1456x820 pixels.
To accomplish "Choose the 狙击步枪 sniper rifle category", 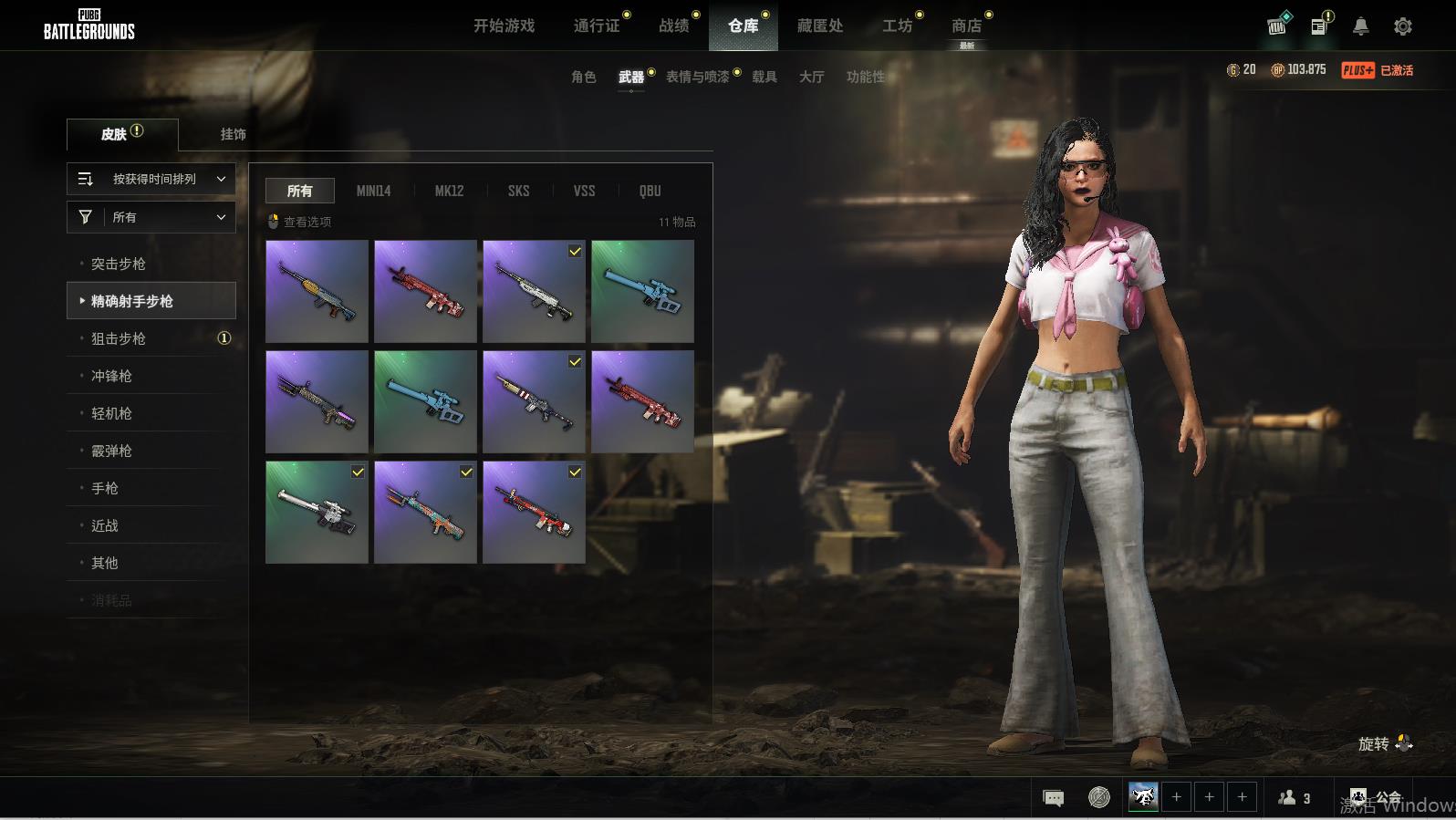I will coord(119,339).
